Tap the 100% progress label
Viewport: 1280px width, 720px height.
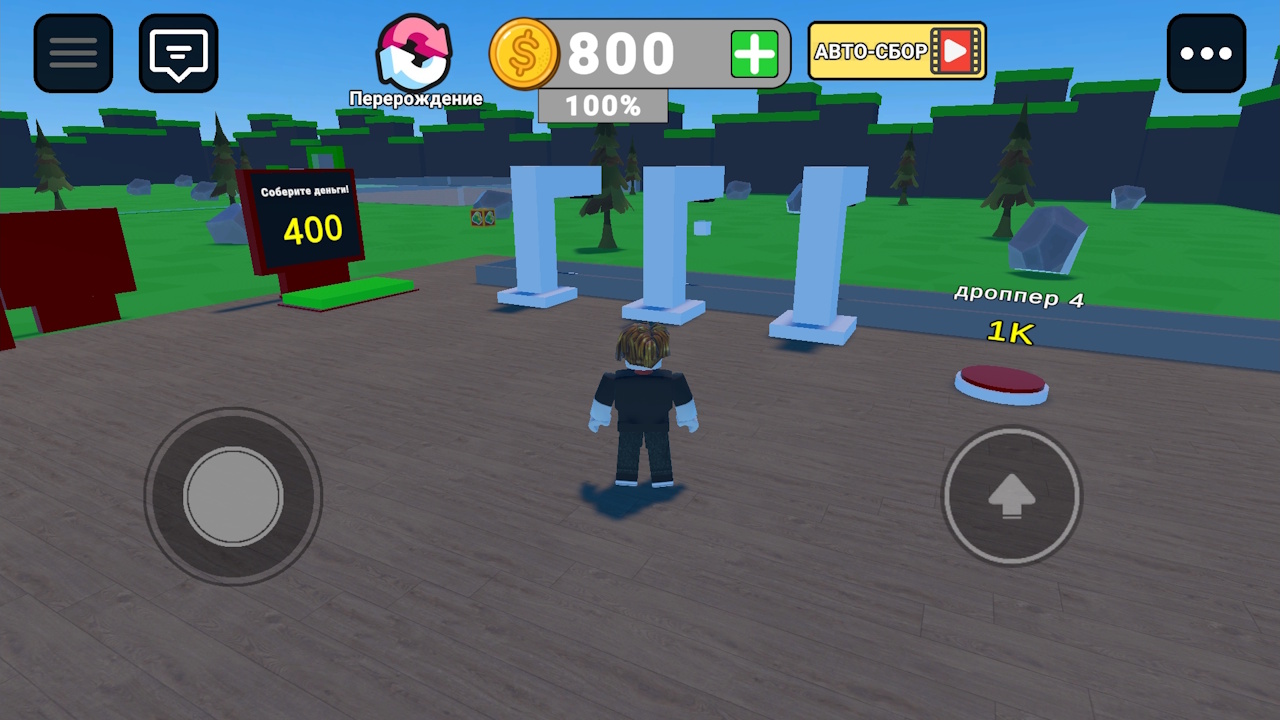(x=602, y=105)
